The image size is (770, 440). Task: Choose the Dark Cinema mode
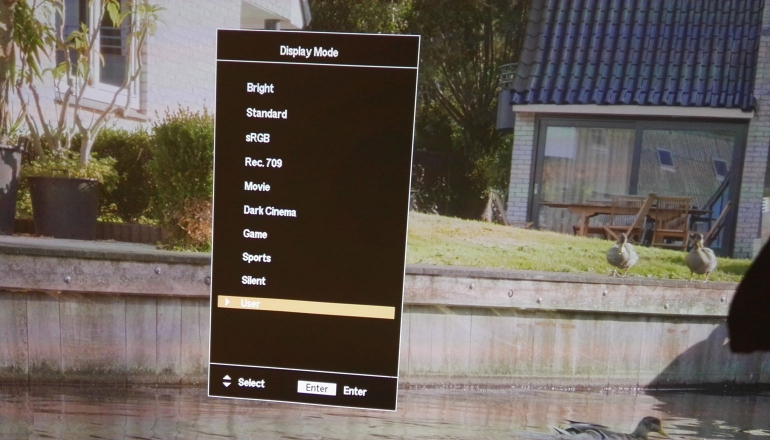(269, 211)
